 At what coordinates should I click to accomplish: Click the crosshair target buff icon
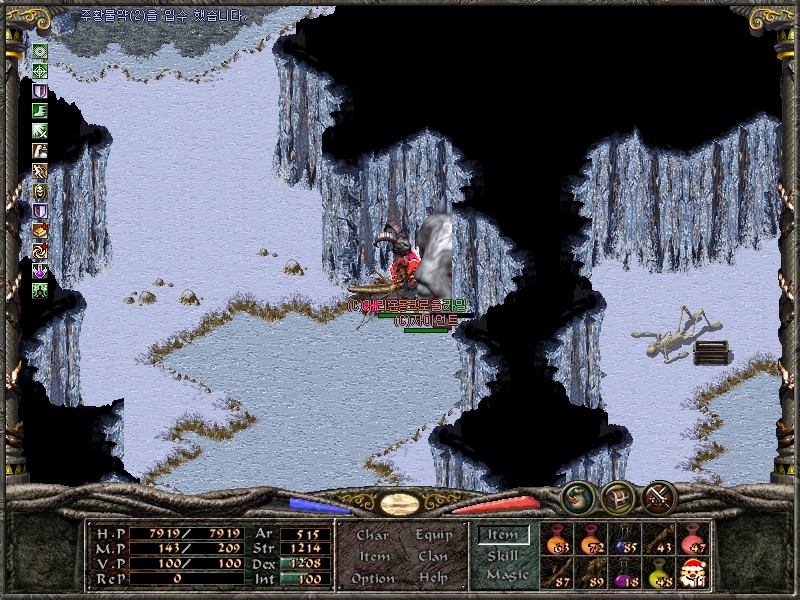point(40,70)
